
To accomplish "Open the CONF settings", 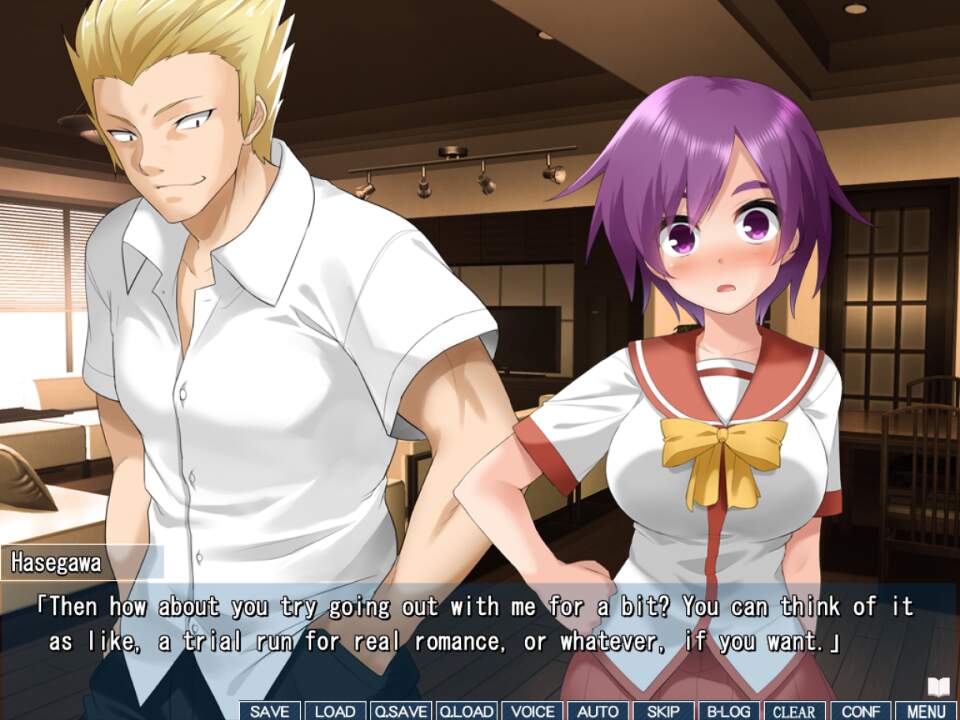I will (x=860, y=711).
